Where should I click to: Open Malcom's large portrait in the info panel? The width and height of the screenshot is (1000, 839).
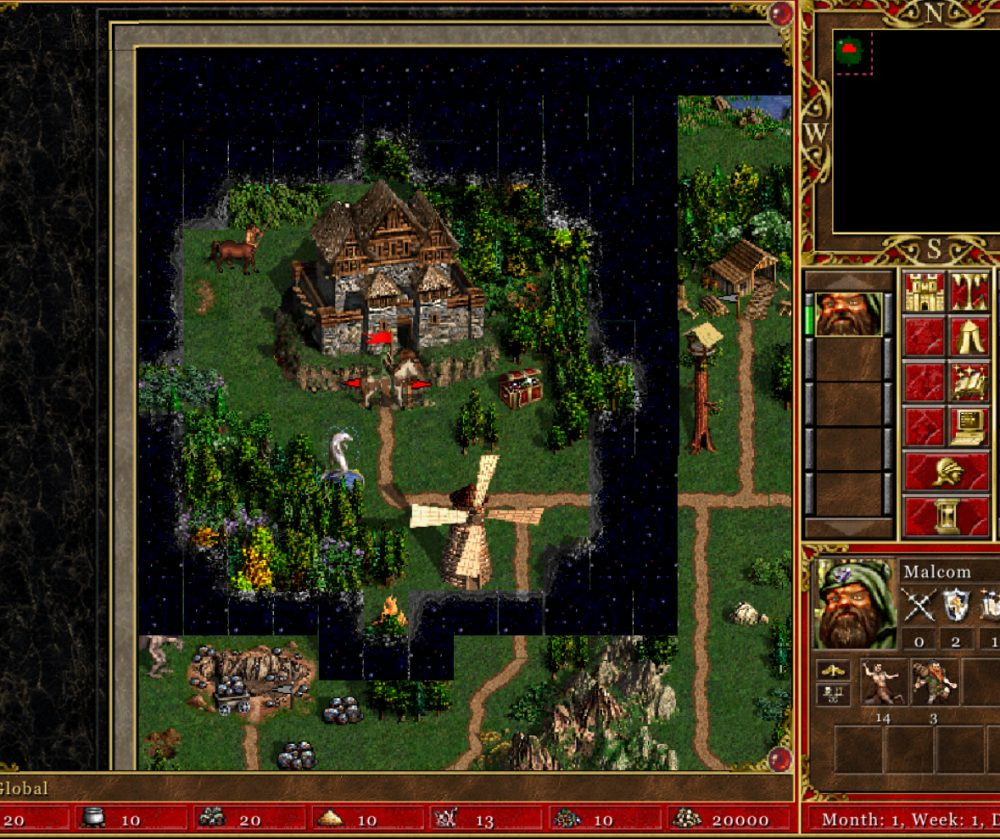(x=851, y=604)
